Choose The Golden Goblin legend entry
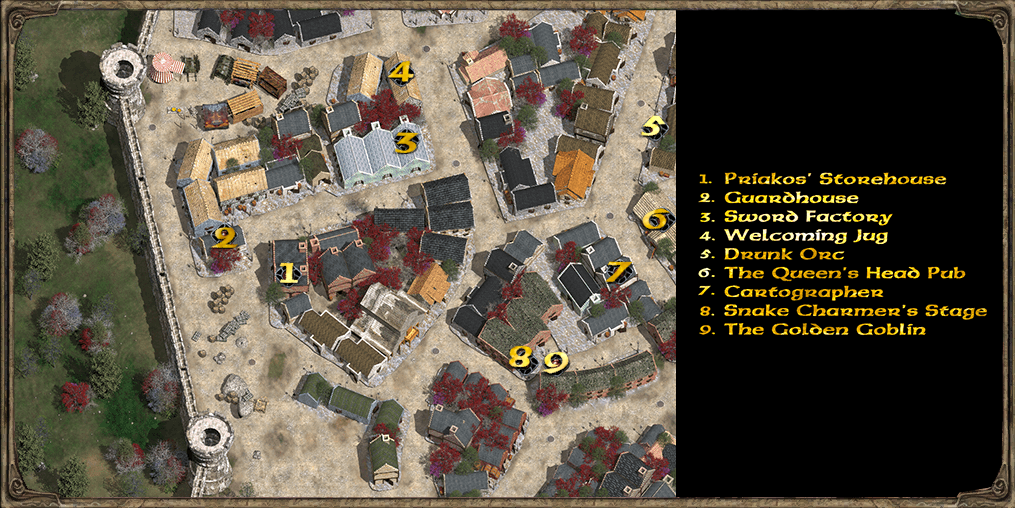This screenshot has height=508, width=1015. (825, 329)
